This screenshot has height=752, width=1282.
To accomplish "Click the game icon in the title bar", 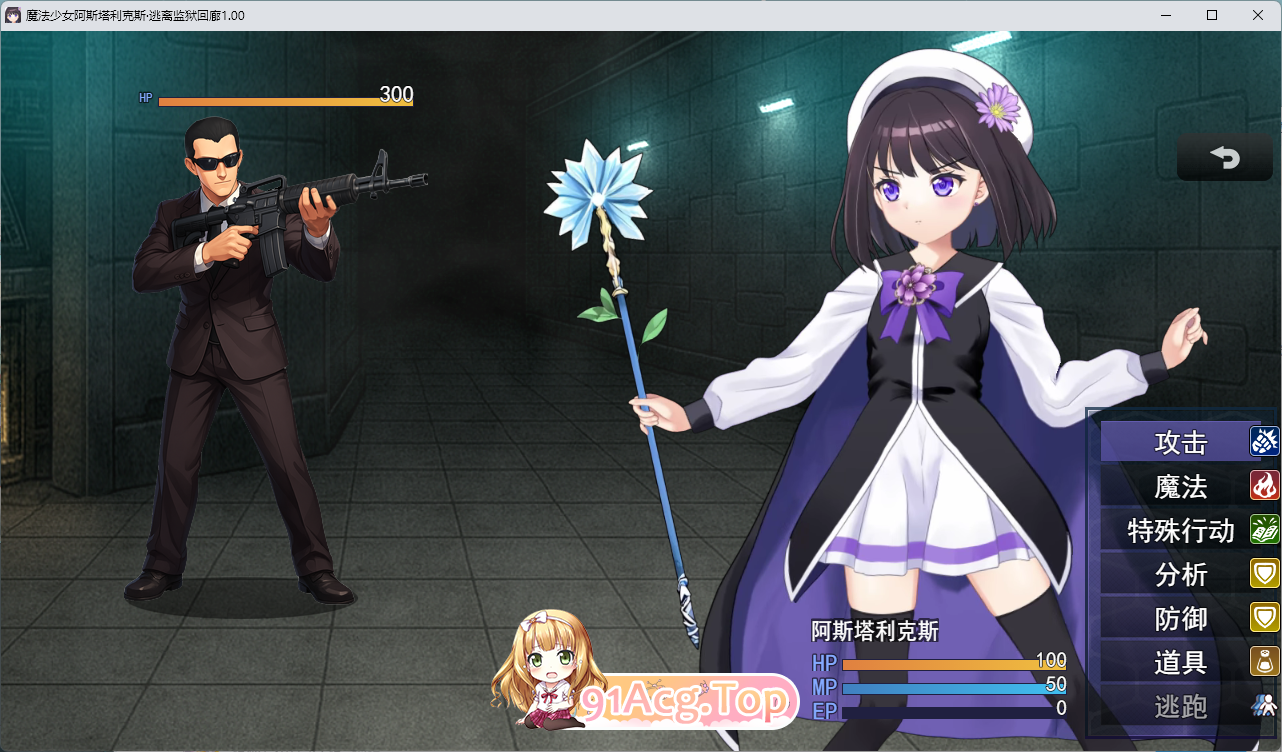I will (12, 15).
